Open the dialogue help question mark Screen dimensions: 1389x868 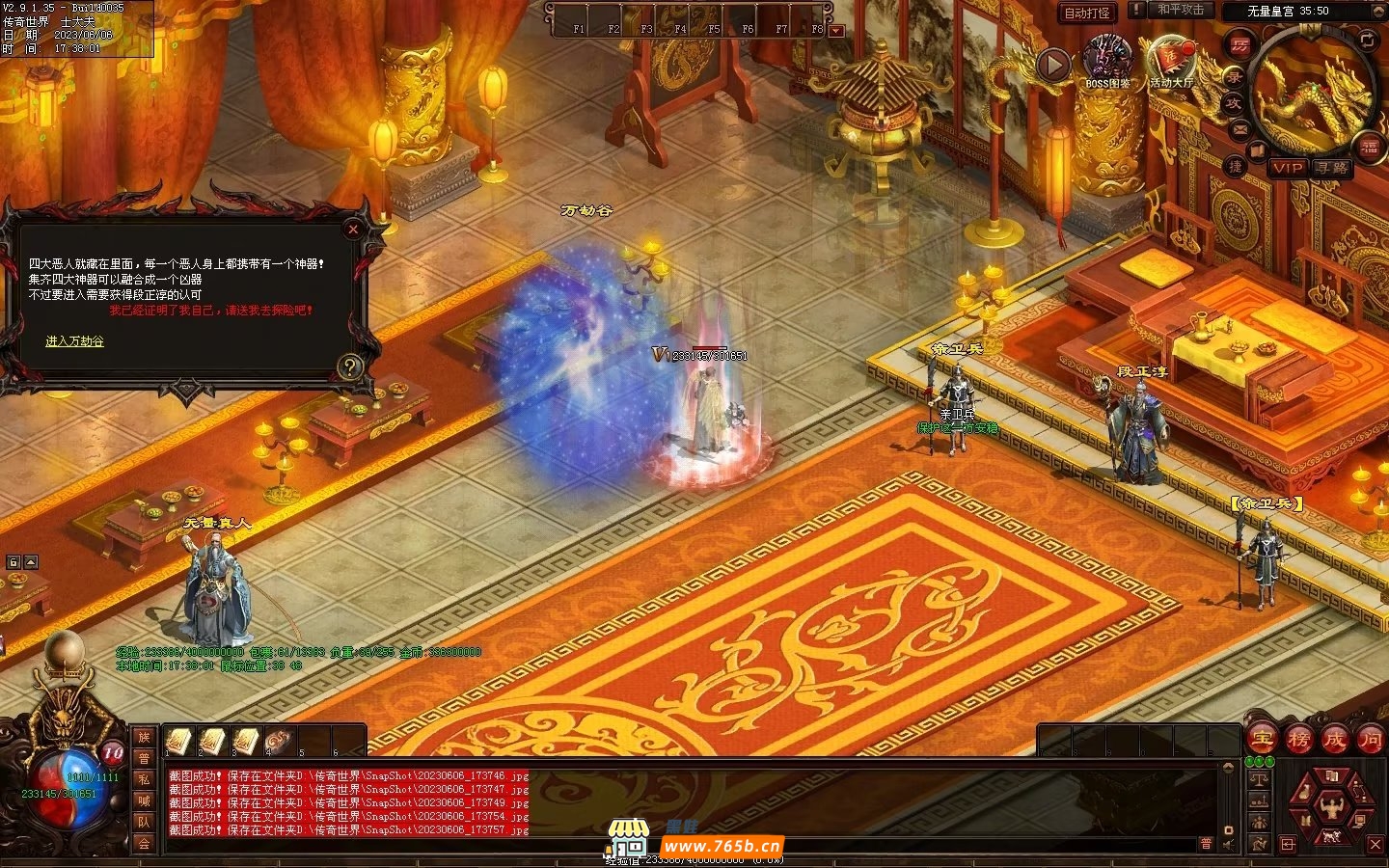coord(349,366)
